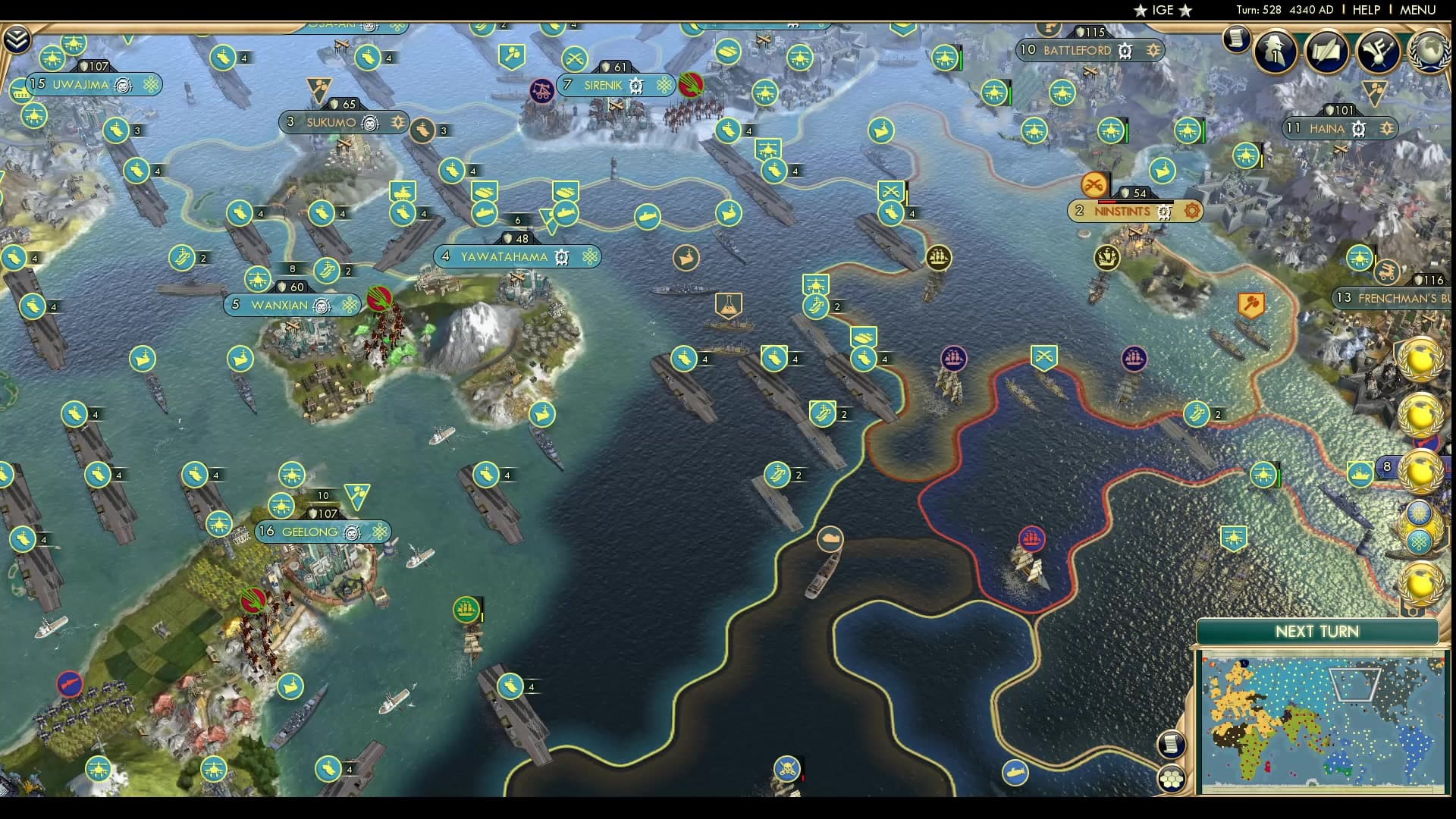Select the Geelong city banner

pyautogui.click(x=319, y=532)
